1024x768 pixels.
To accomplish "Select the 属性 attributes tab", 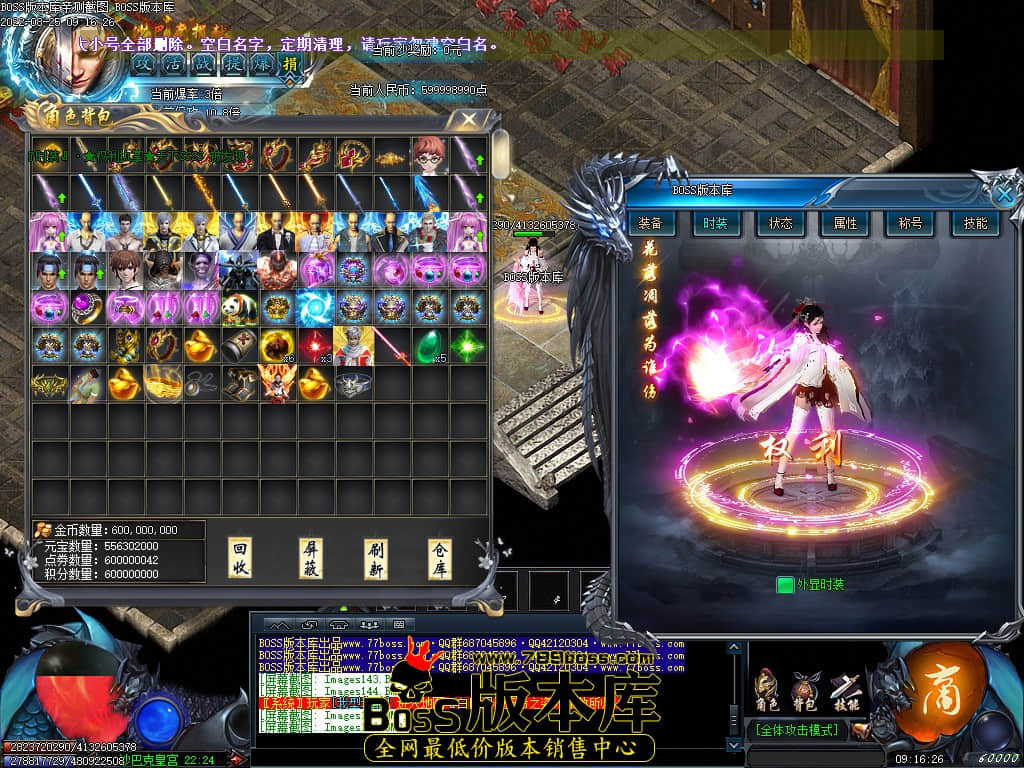I will pyautogui.click(x=845, y=224).
